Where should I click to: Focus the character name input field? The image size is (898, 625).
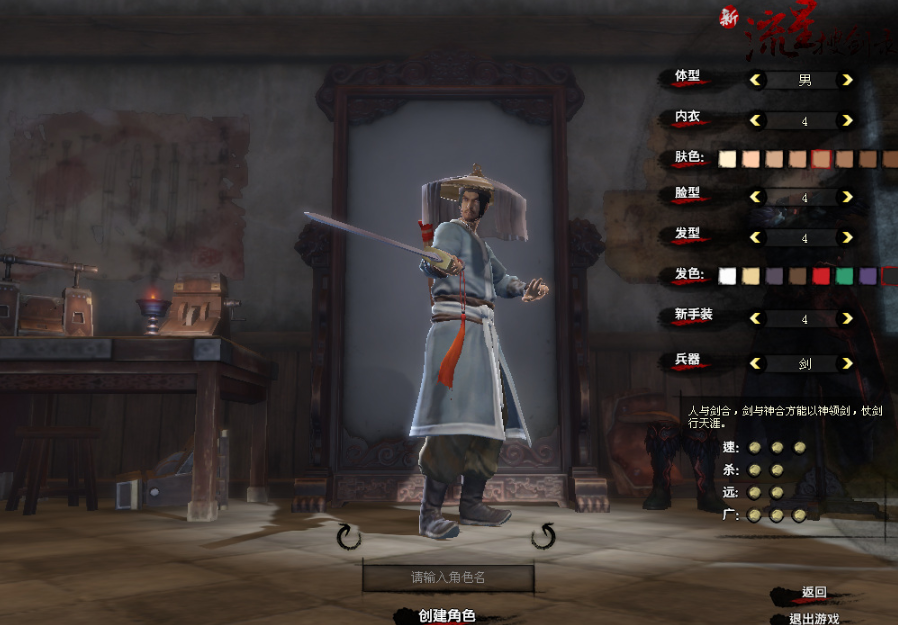point(448,578)
